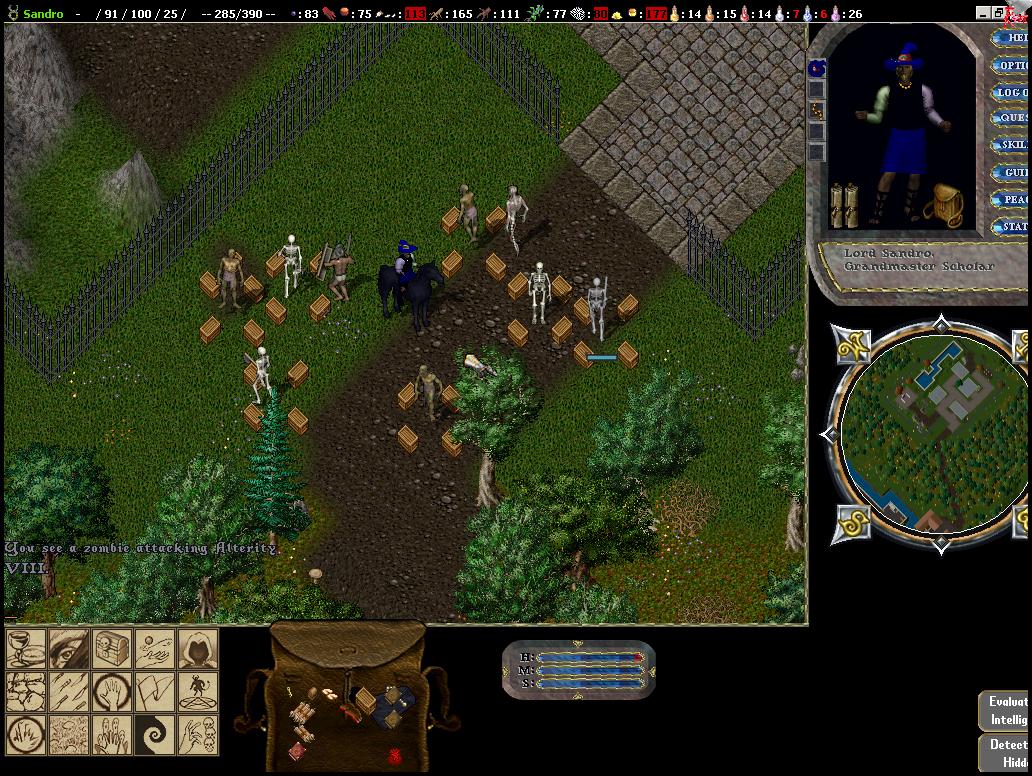Open the Skills list button
Viewport: 1032px width, 776px height.
pyautogui.click(x=1012, y=146)
